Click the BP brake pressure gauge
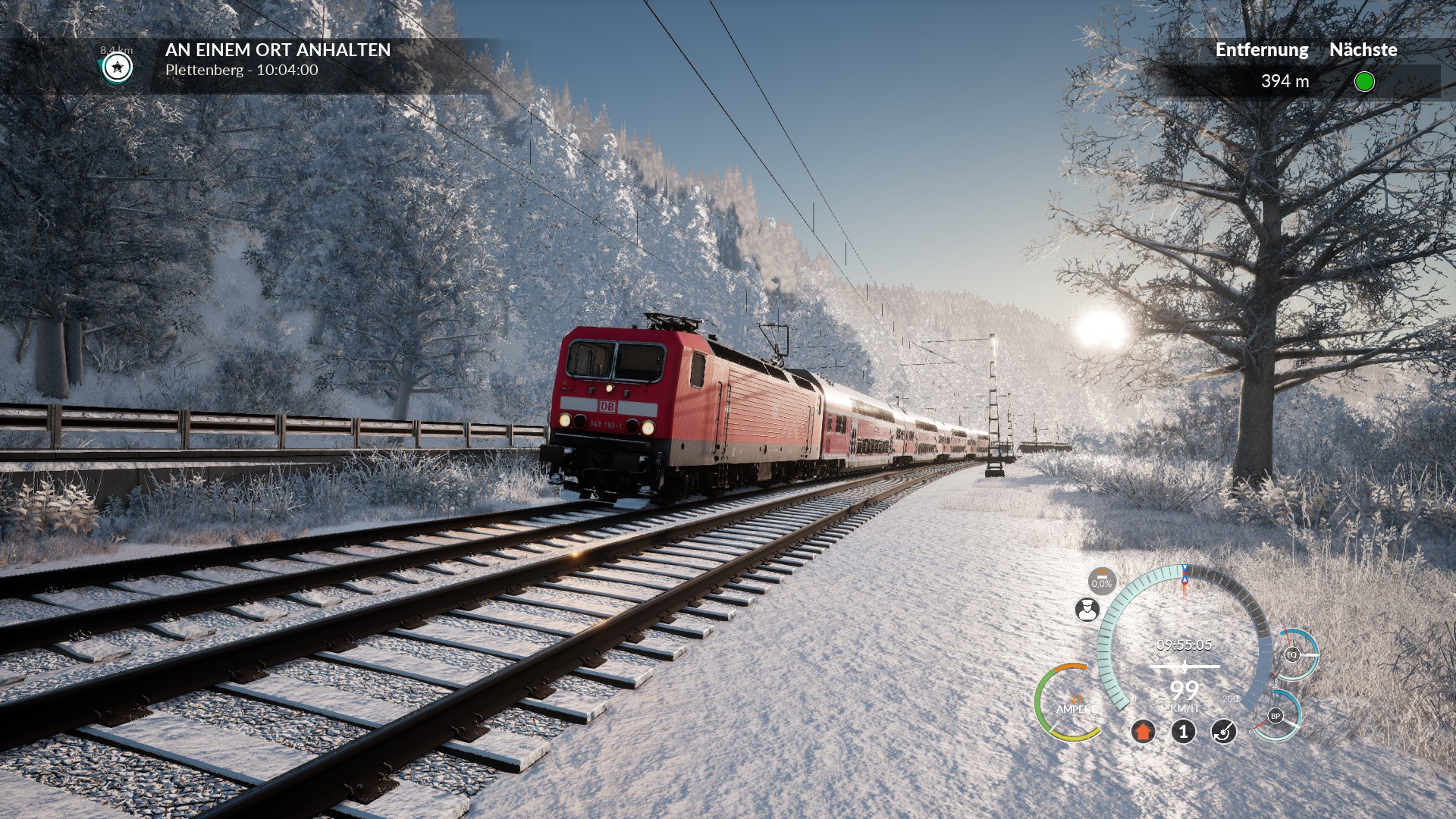 click(1276, 716)
